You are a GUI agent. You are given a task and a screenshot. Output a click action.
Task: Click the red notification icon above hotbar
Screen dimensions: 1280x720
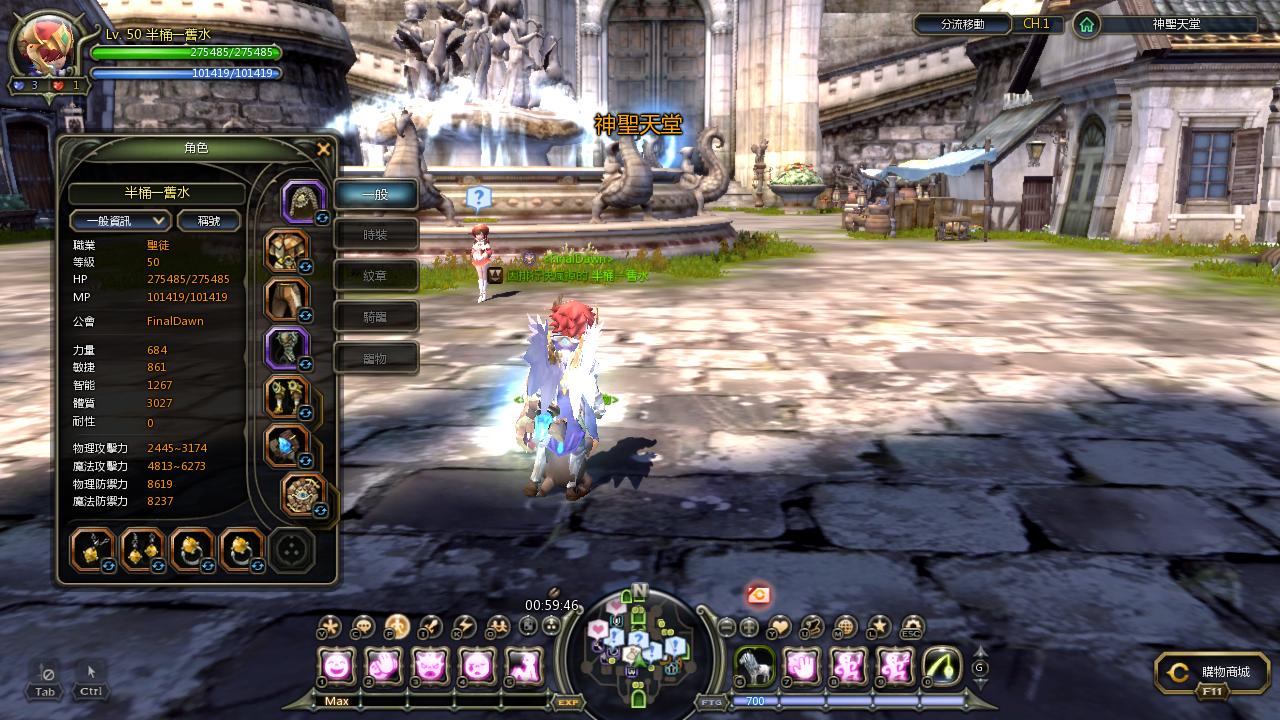pos(758,595)
